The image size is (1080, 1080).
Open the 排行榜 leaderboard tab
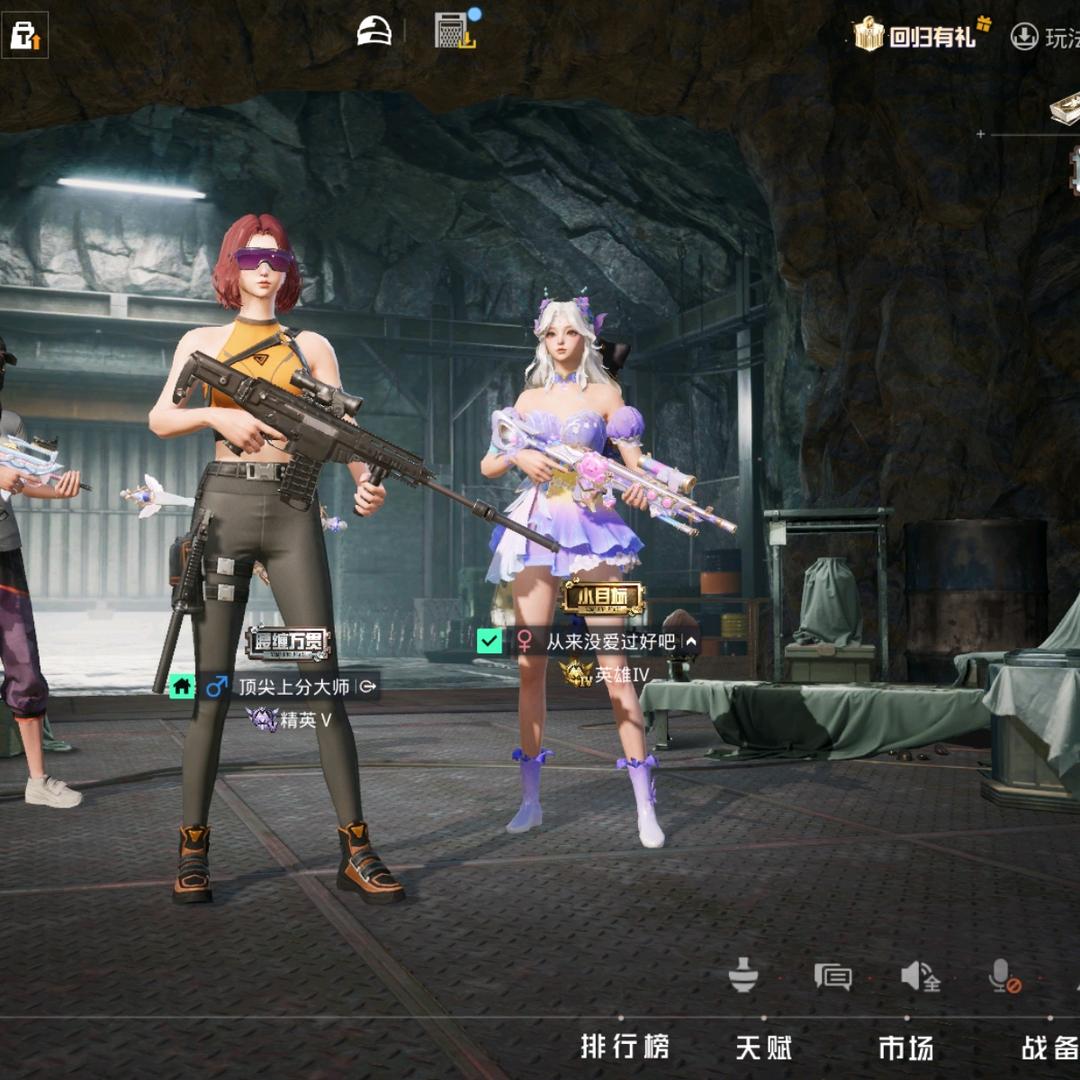coord(625,1047)
